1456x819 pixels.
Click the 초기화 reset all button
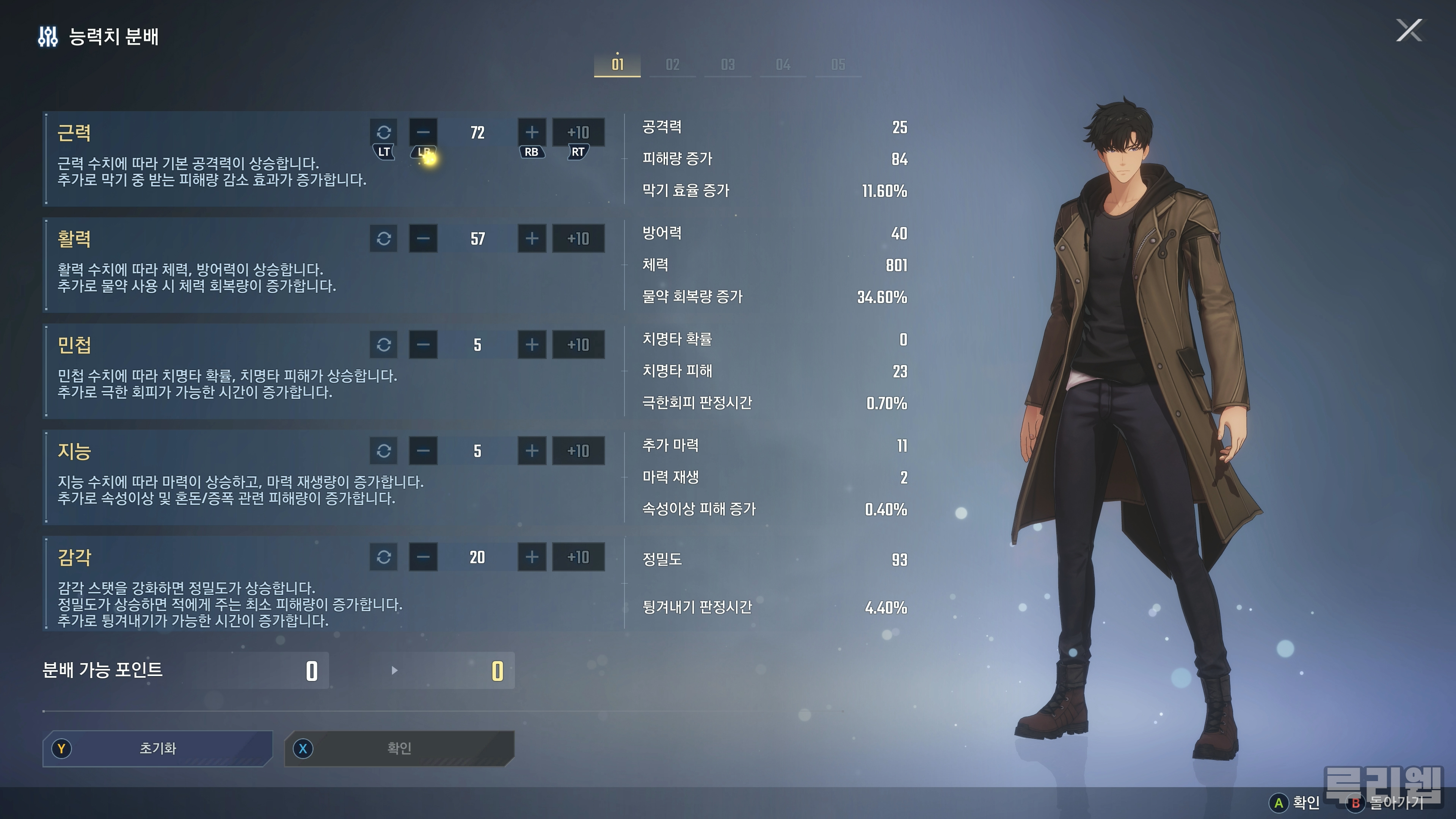158,748
